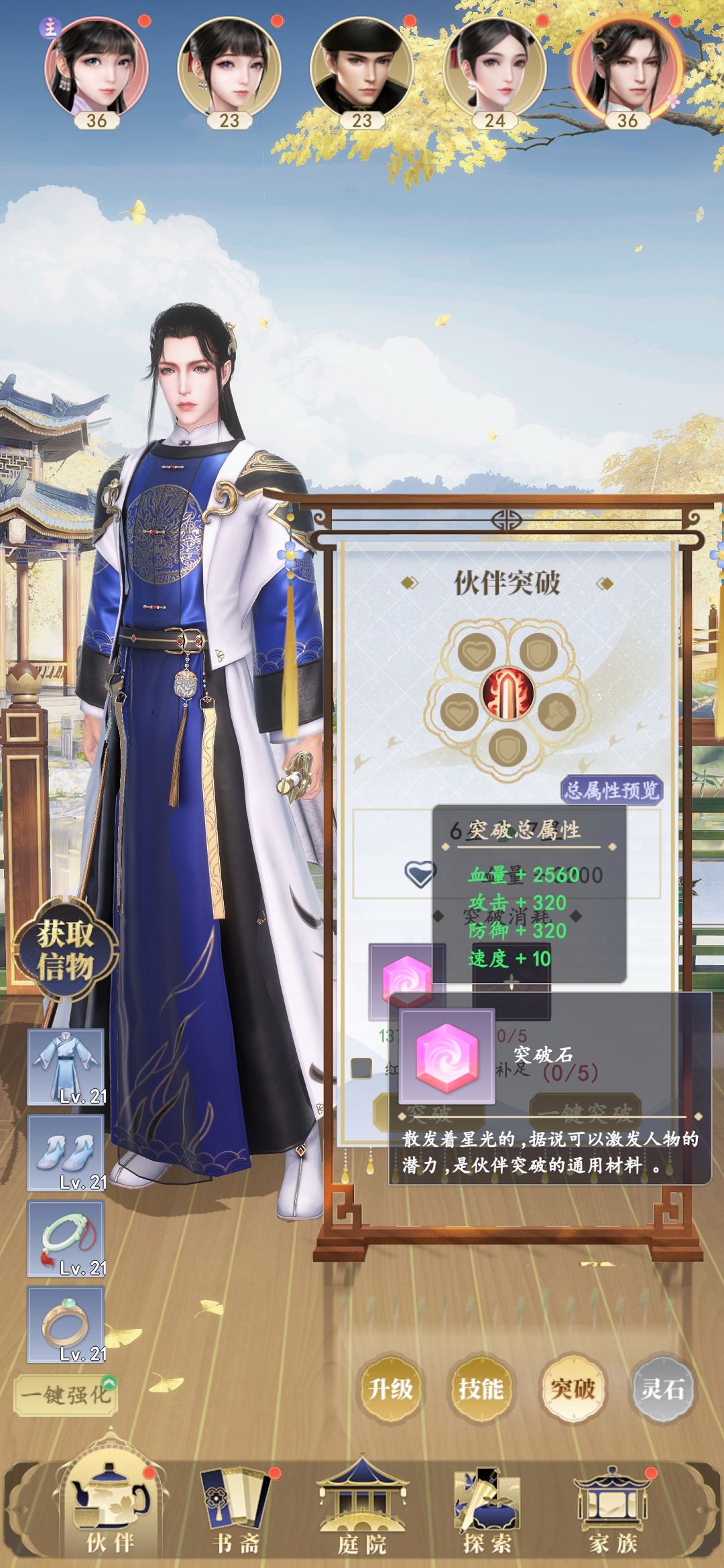Switch to the 突破 breakthrough tab

[572, 1388]
